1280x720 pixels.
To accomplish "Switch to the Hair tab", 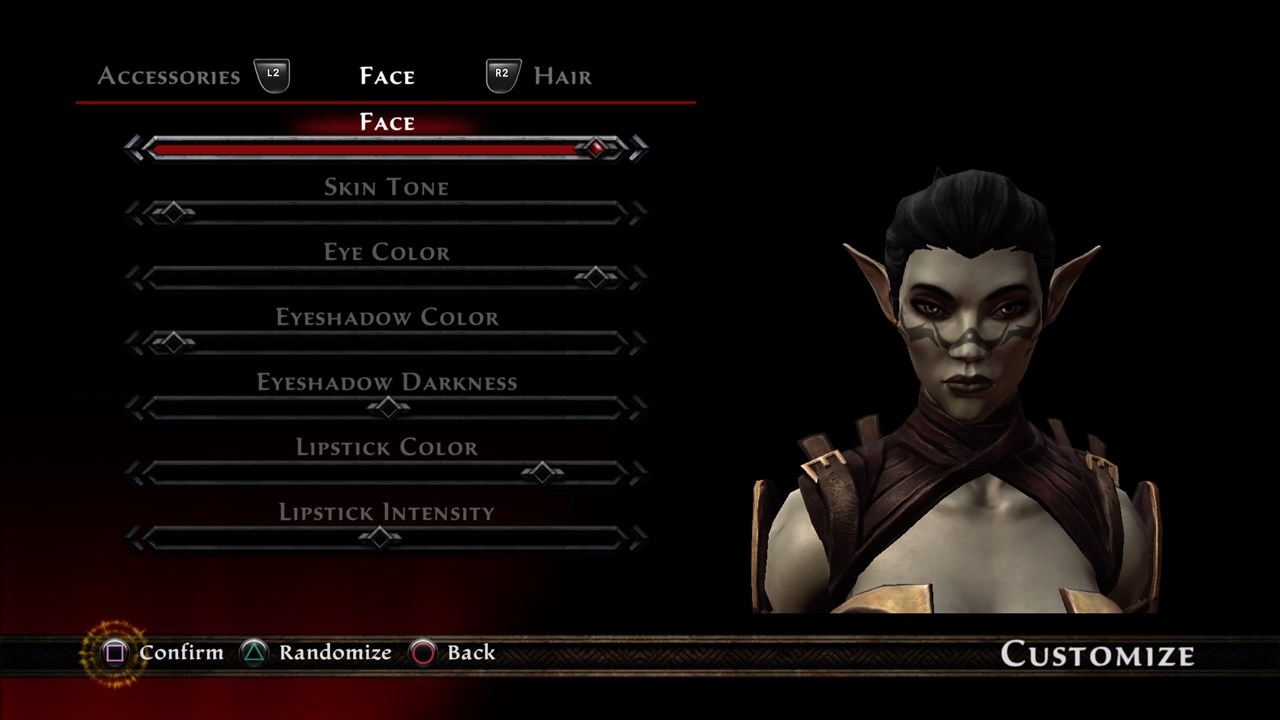I will [x=562, y=77].
